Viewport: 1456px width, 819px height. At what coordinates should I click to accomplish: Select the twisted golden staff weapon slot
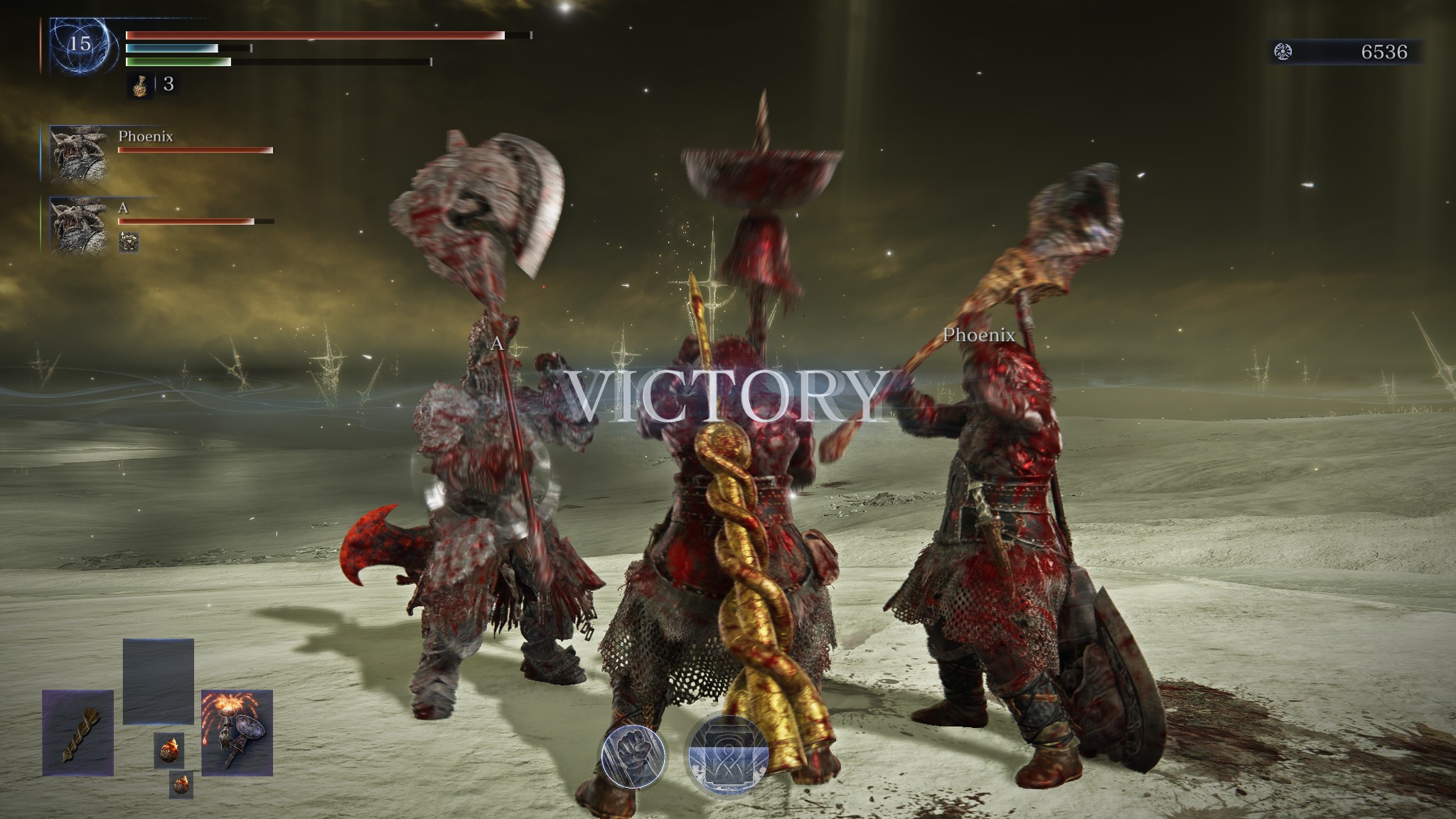pyautogui.click(x=78, y=733)
